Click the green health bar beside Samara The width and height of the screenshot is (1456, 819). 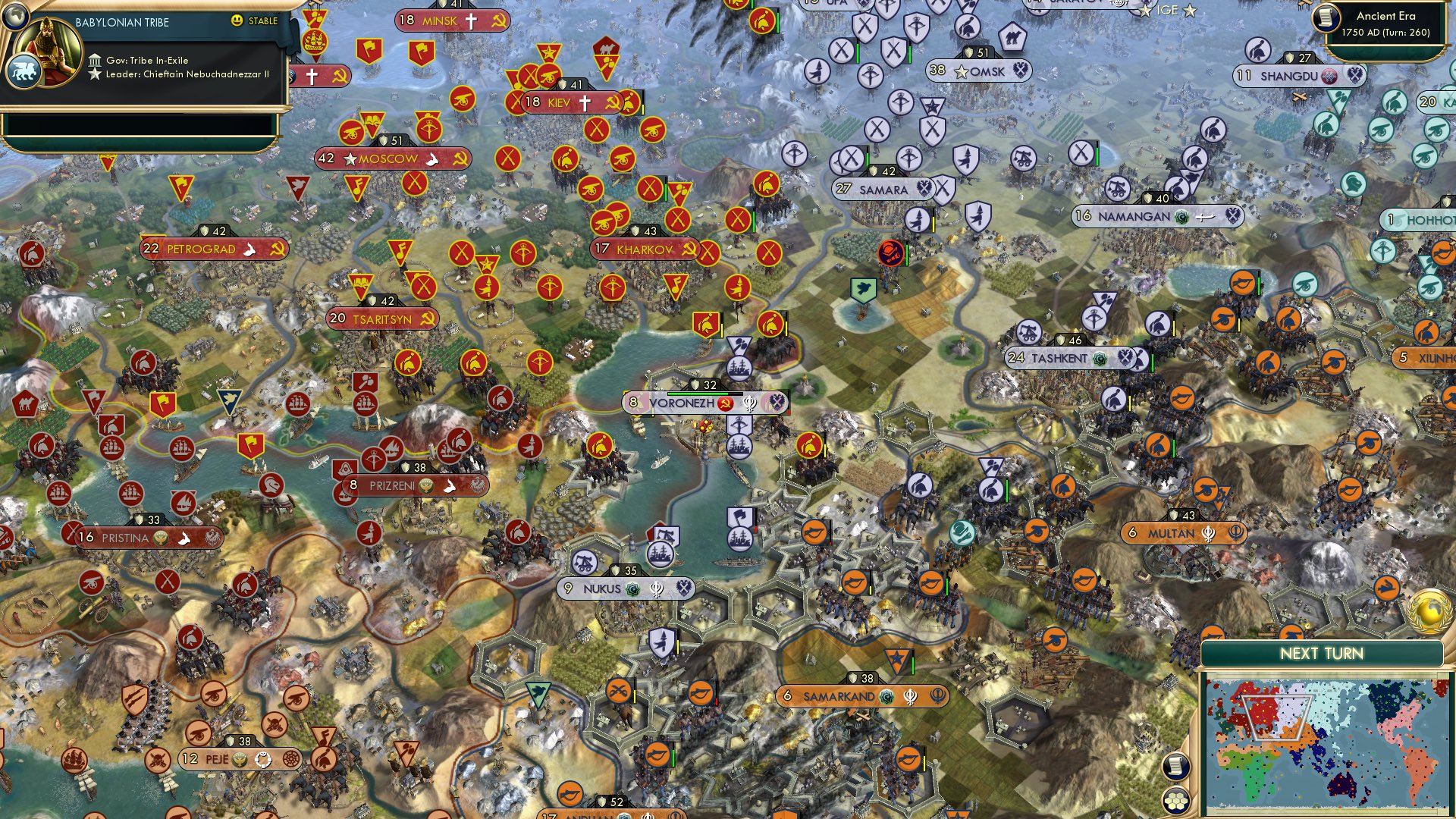coord(867,159)
